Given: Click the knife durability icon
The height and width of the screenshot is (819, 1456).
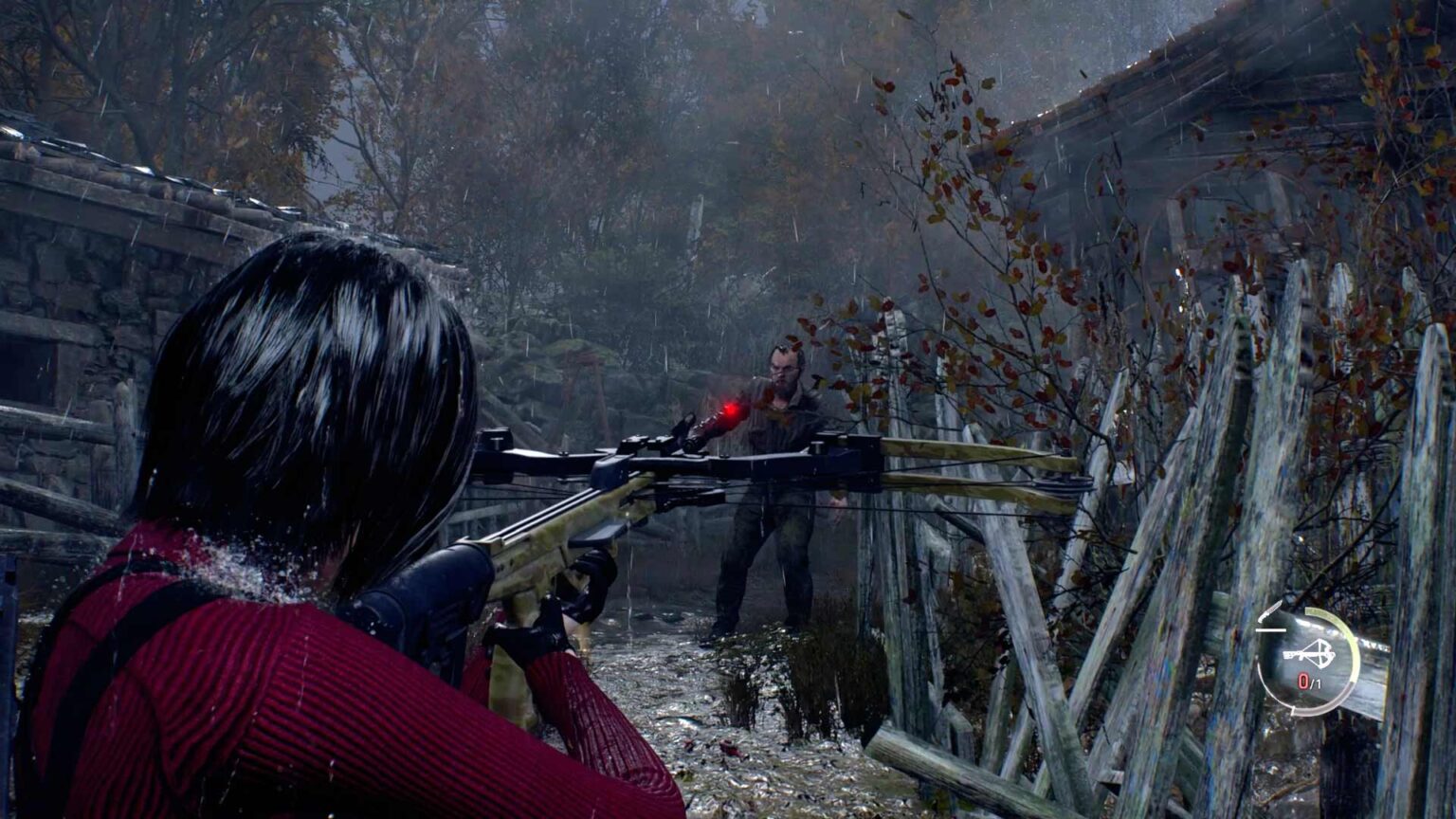Looking at the screenshot, I should pos(1269,610).
